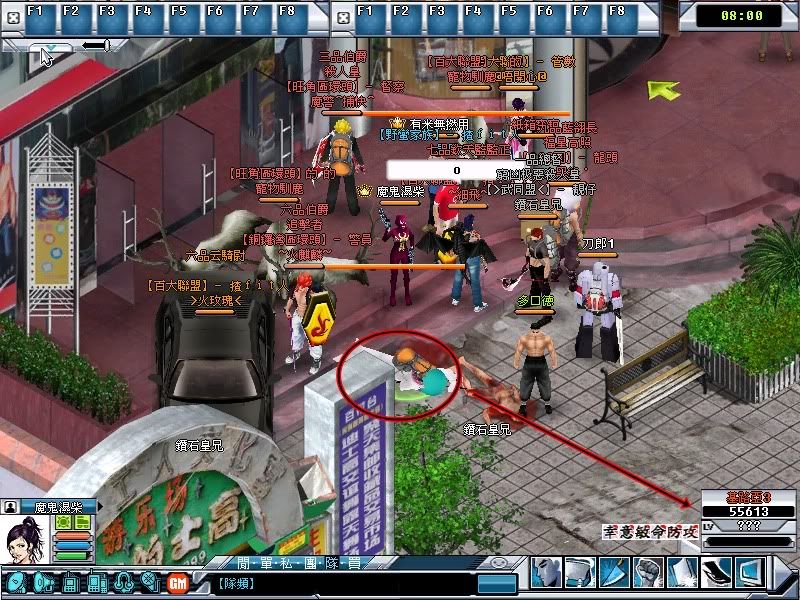Close the second hotkey bar
This screenshot has width=800, height=600.
[341, 15]
